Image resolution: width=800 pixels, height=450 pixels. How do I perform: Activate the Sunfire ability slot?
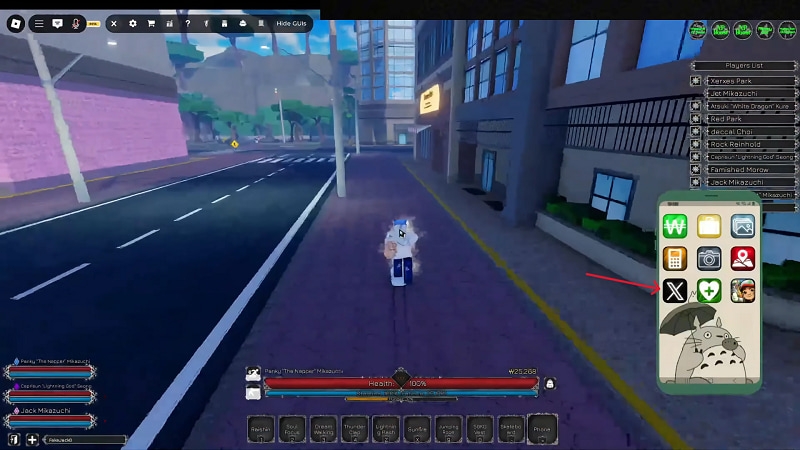point(417,428)
